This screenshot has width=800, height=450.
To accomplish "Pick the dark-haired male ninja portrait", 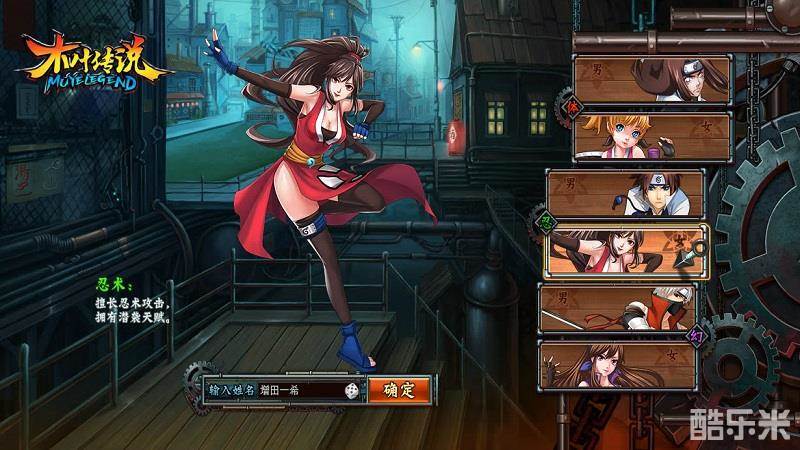I will click(625, 192).
